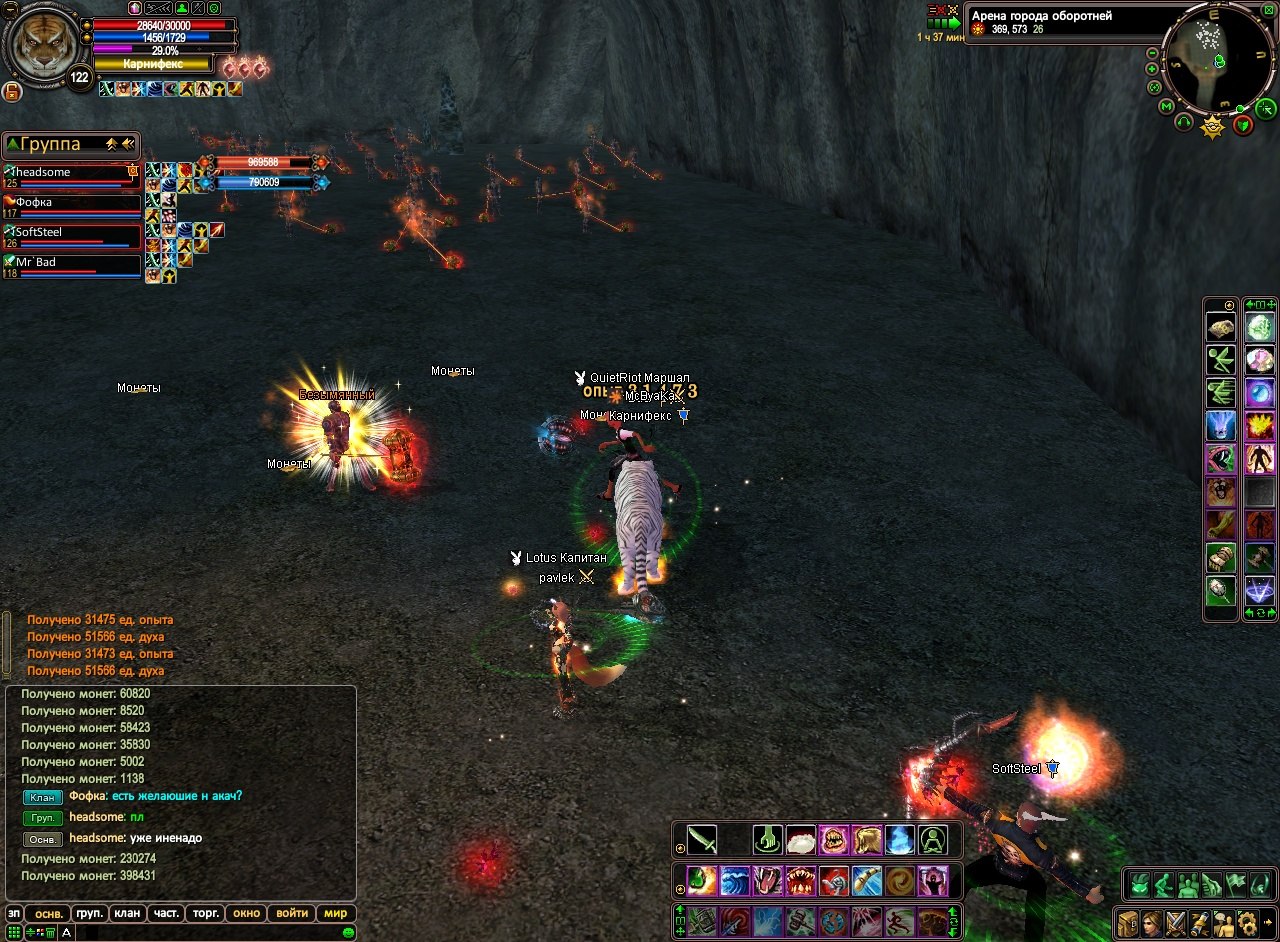The width and height of the screenshot is (1280, 942).
Task: Activate the sword attack skill slot
Action: pos(702,839)
